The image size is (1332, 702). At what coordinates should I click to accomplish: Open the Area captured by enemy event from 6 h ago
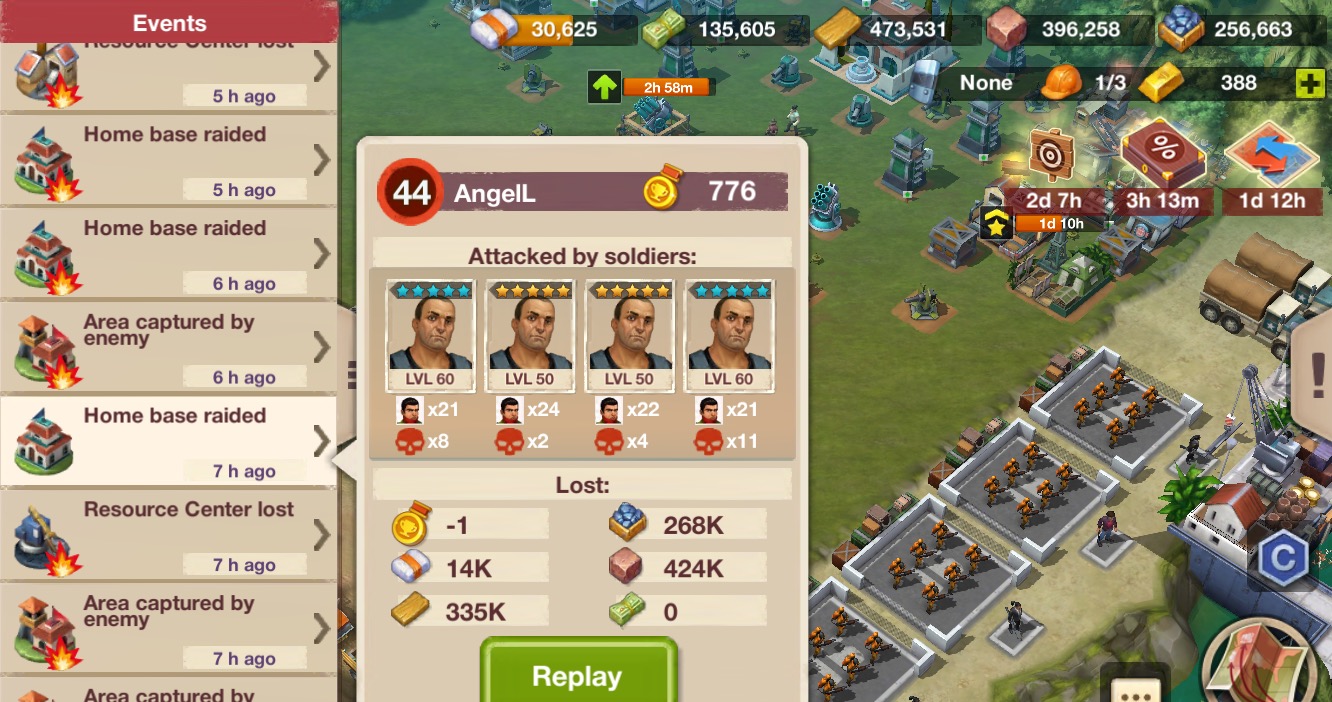click(x=168, y=347)
